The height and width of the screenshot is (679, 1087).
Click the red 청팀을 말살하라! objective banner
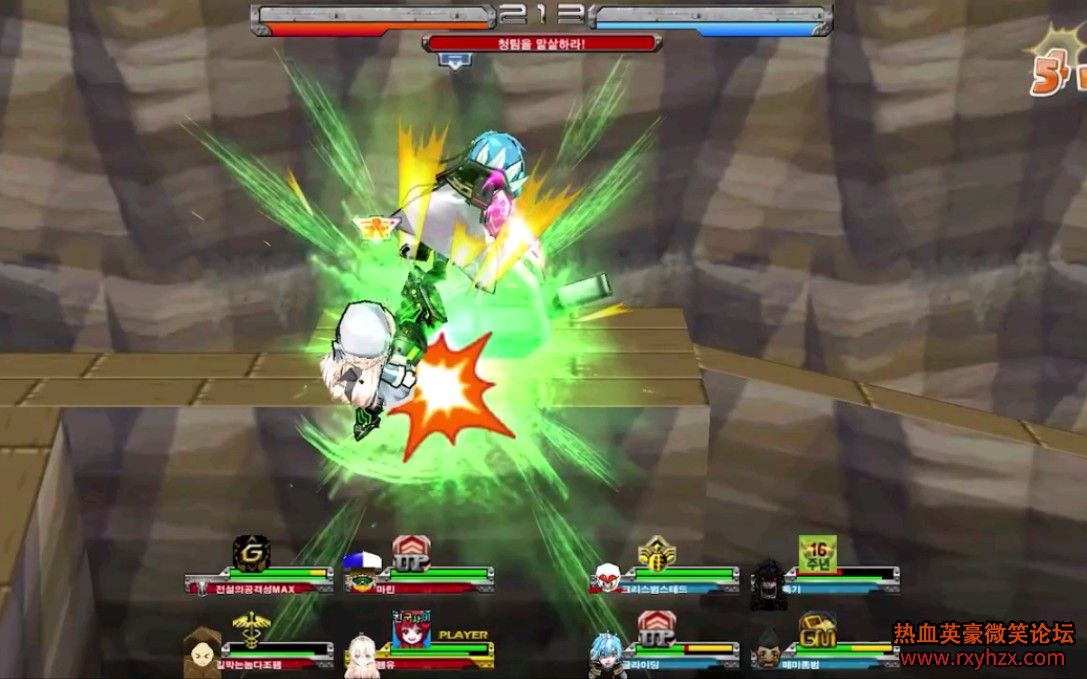pyautogui.click(x=541, y=43)
